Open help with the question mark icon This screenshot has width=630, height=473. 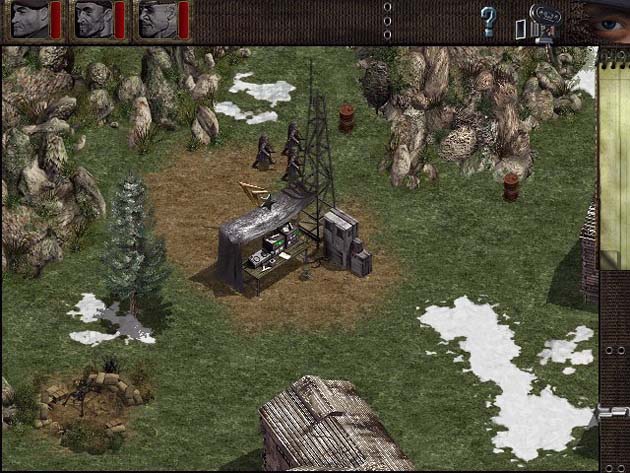tap(488, 21)
